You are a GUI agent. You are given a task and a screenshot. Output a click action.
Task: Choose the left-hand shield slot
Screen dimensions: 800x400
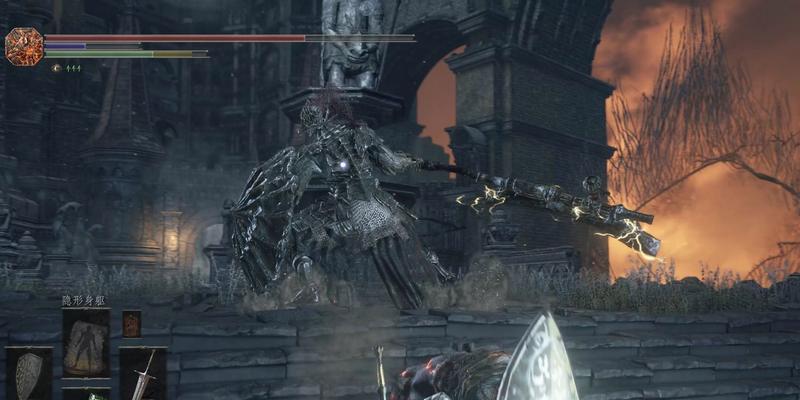(x=28, y=373)
